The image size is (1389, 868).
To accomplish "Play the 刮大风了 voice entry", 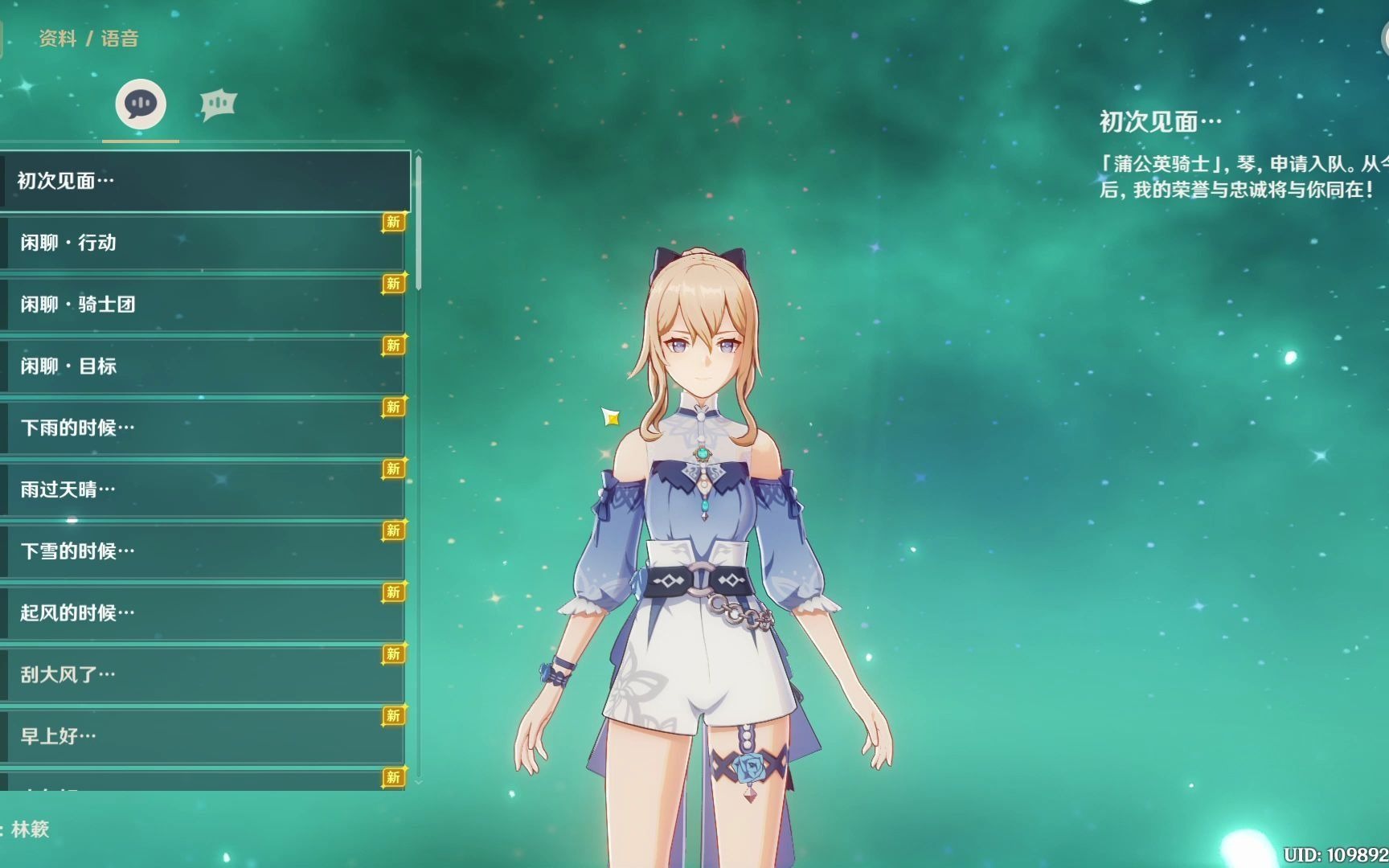I will [205, 674].
